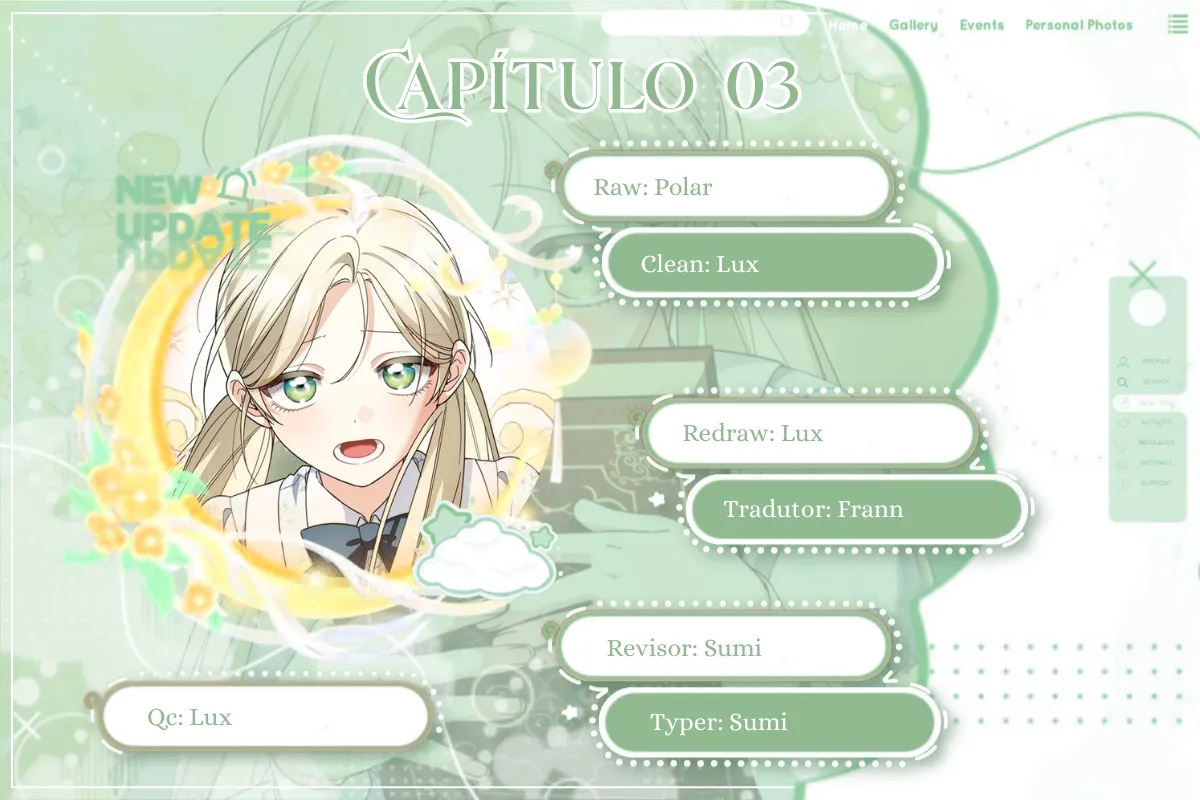1200x800 pixels.
Task: Close the side panel with the X
Action: [x=1142, y=274]
